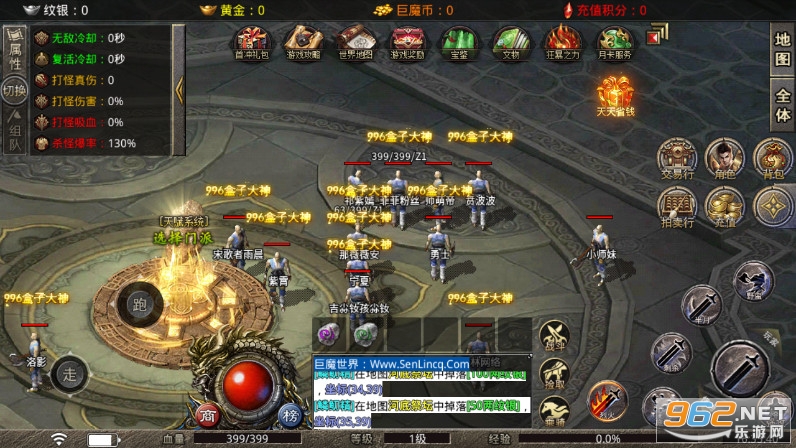Open the rankings via the 榜 button
Screen dimensions: 796x448
pyautogui.click(x=290, y=415)
